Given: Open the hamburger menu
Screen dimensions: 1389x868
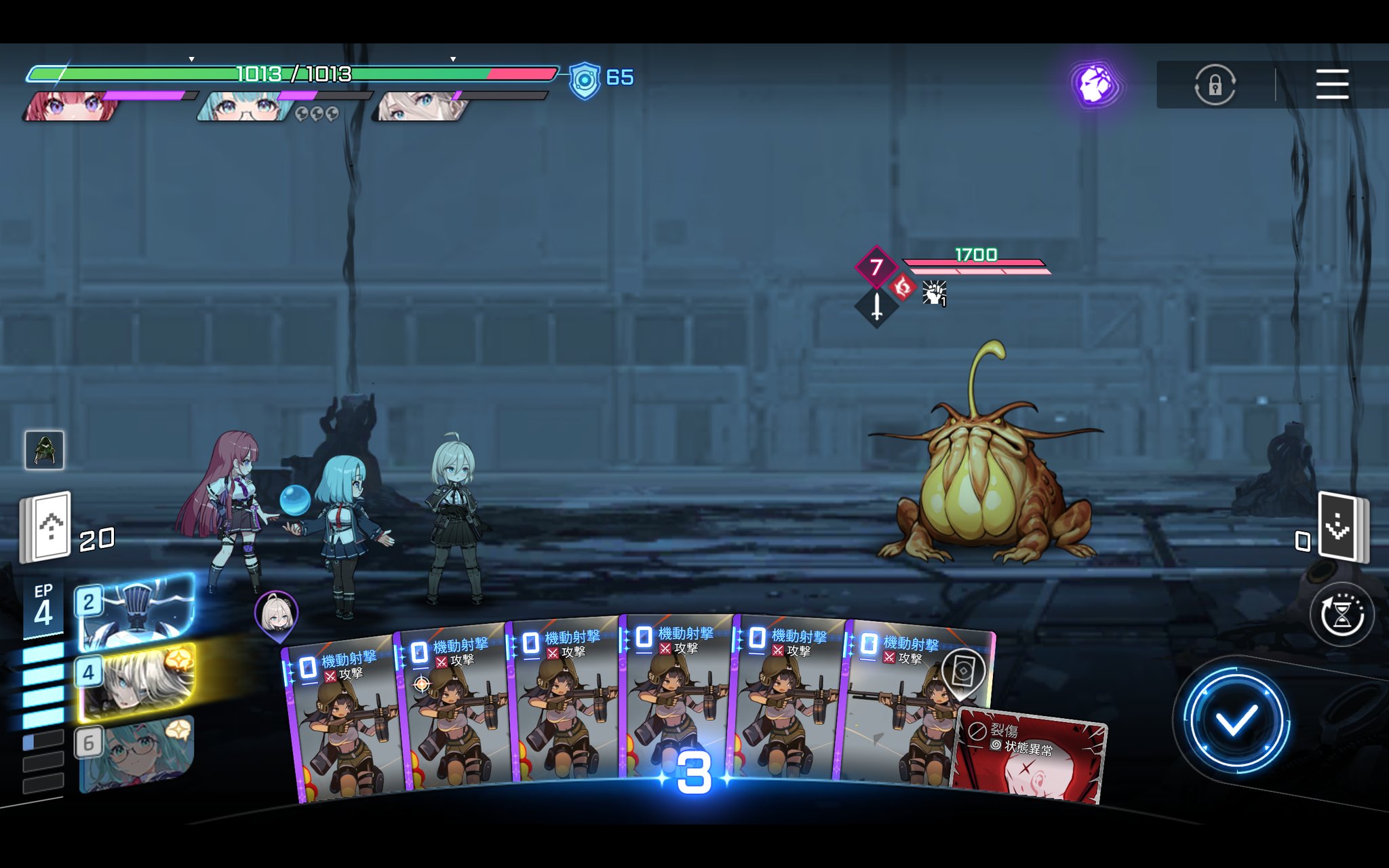Looking at the screenshot, I should pos(1331,84).
